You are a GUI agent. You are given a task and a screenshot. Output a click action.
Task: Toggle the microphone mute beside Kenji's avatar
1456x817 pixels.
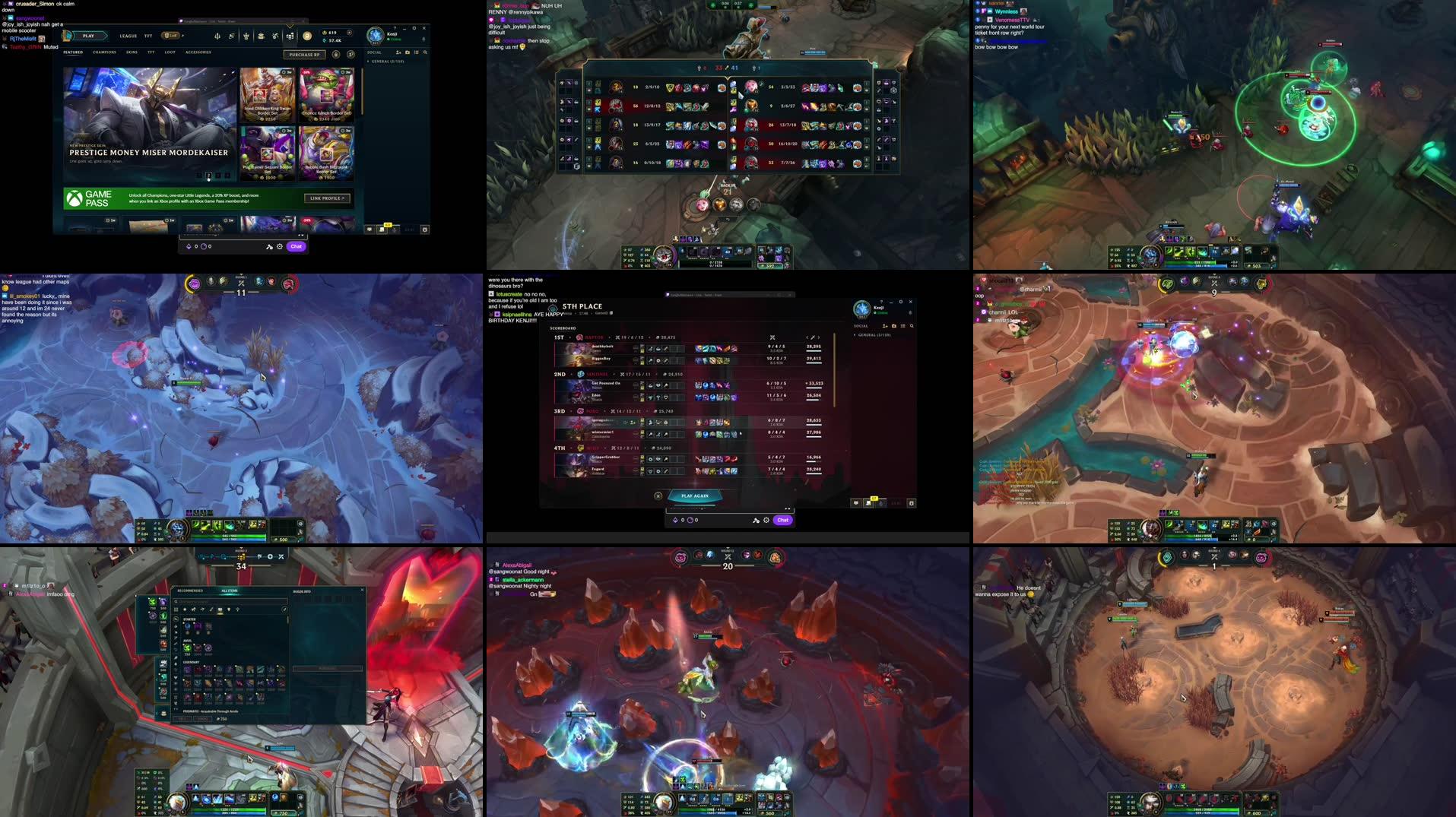(423, 39)
